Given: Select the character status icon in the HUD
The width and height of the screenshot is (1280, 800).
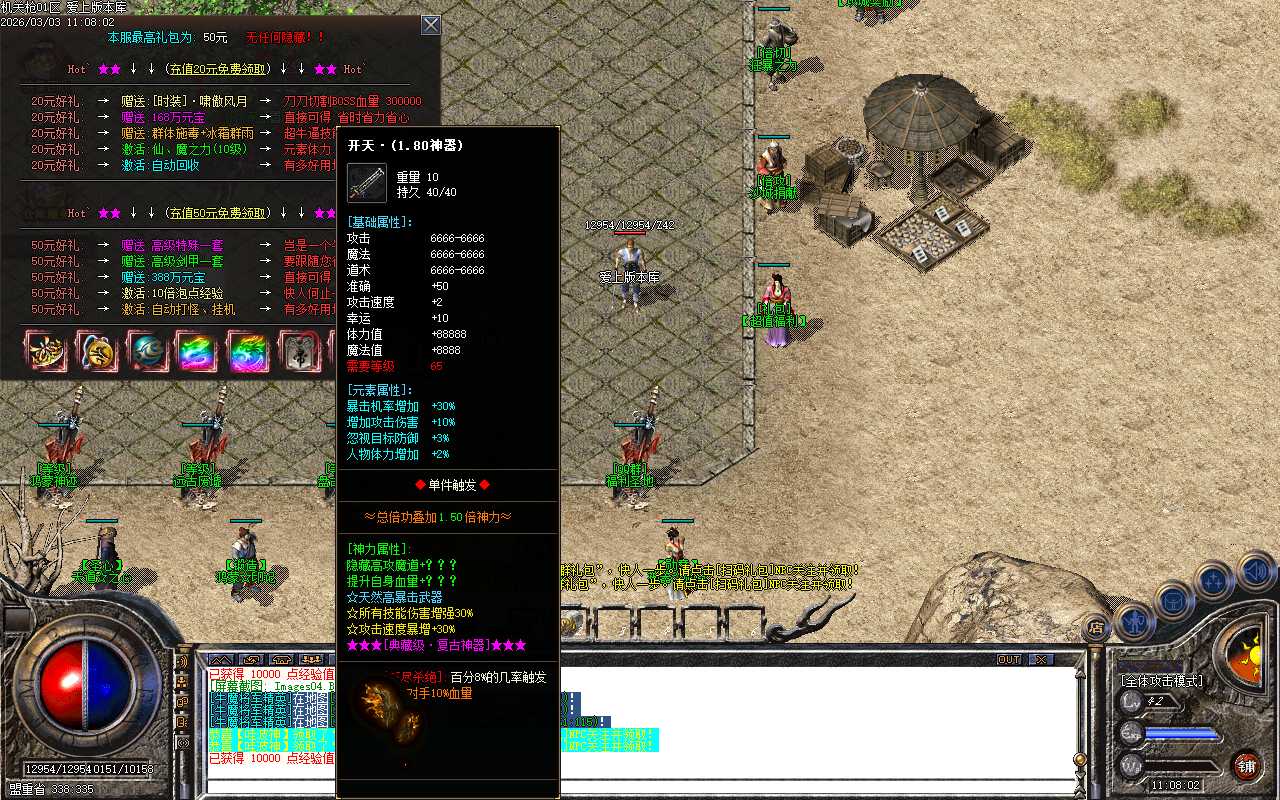Looking at the screenshot, I should [x=1134, y=620].
